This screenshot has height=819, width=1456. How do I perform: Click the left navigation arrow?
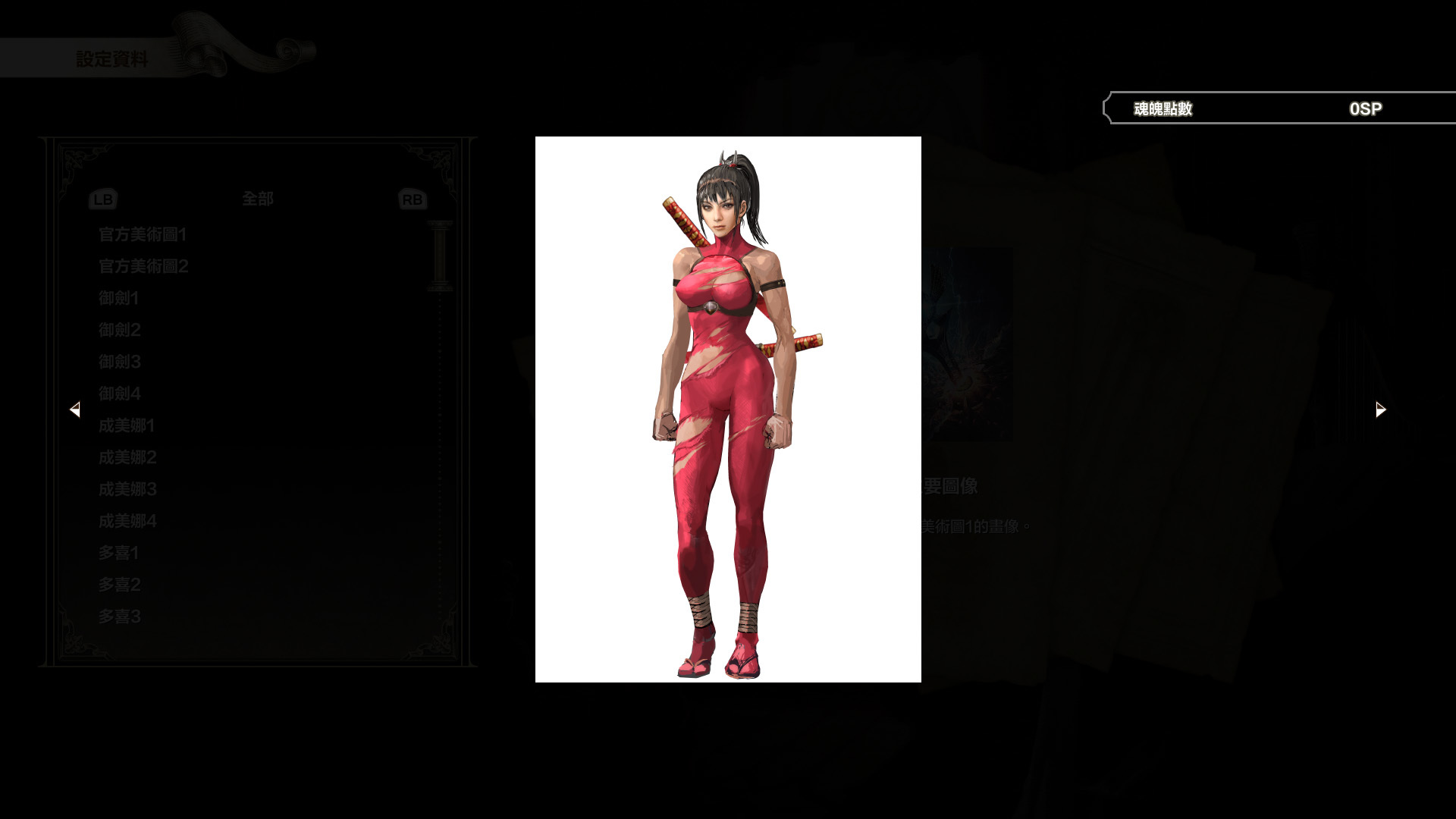click(76, 409)
